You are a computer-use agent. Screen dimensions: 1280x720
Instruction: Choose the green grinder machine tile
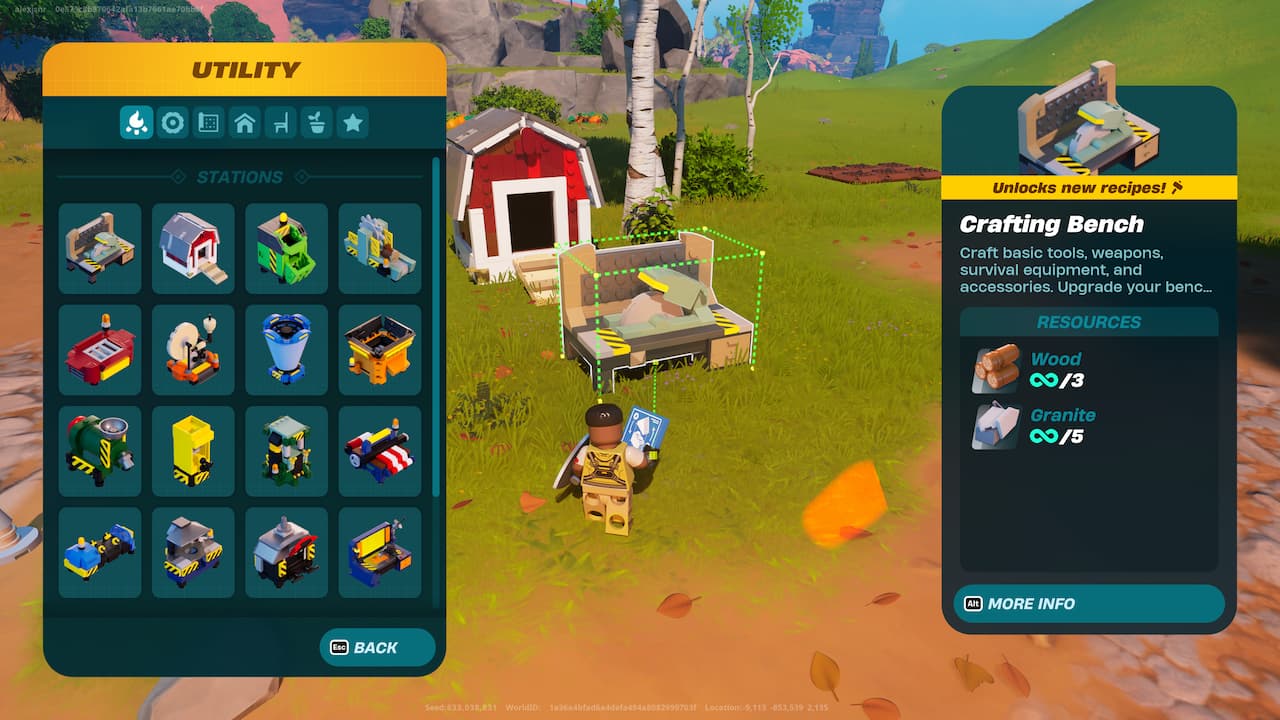coord(100,451)
